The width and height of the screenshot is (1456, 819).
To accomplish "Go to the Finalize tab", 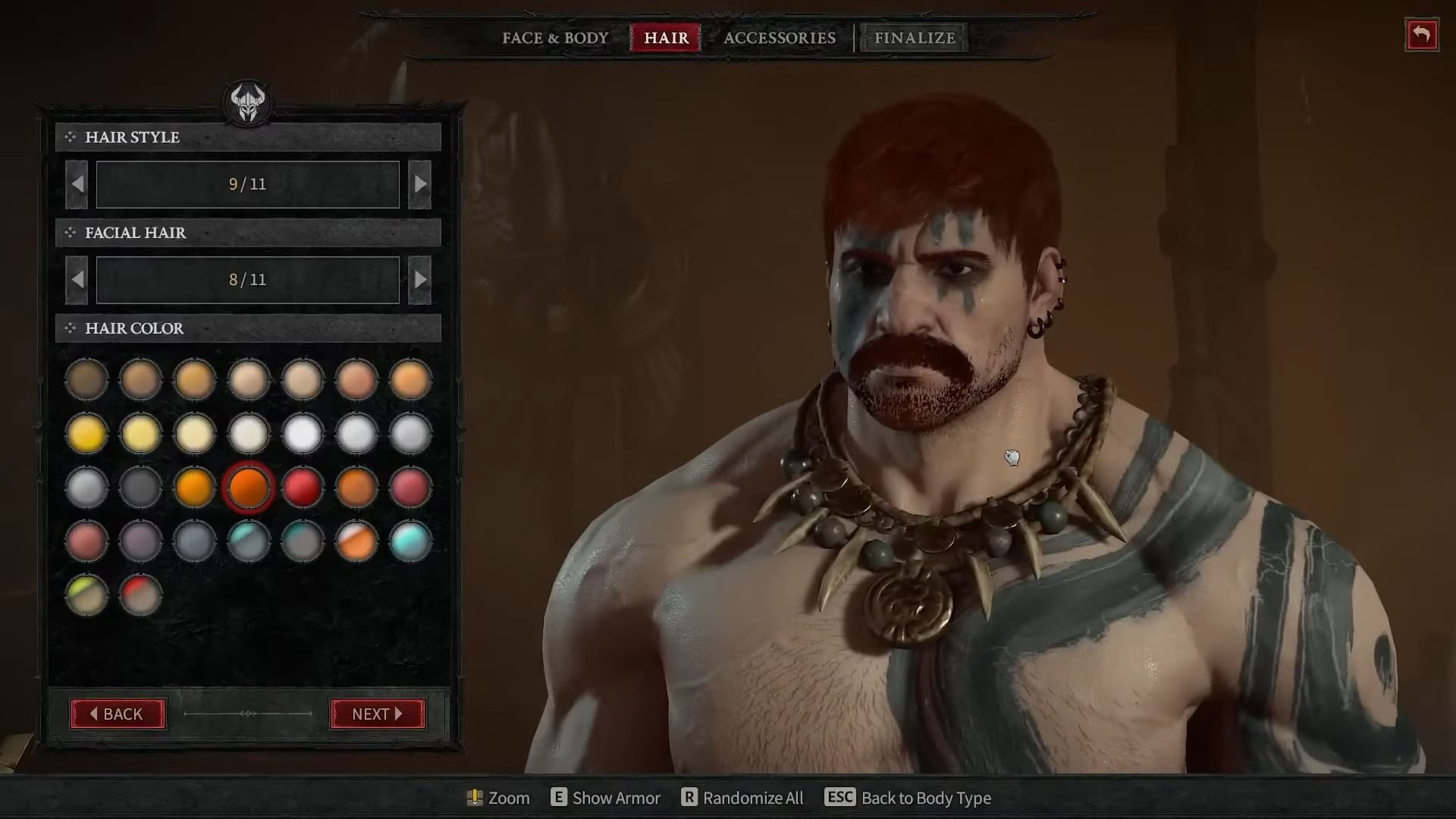I will click(914, 38).
